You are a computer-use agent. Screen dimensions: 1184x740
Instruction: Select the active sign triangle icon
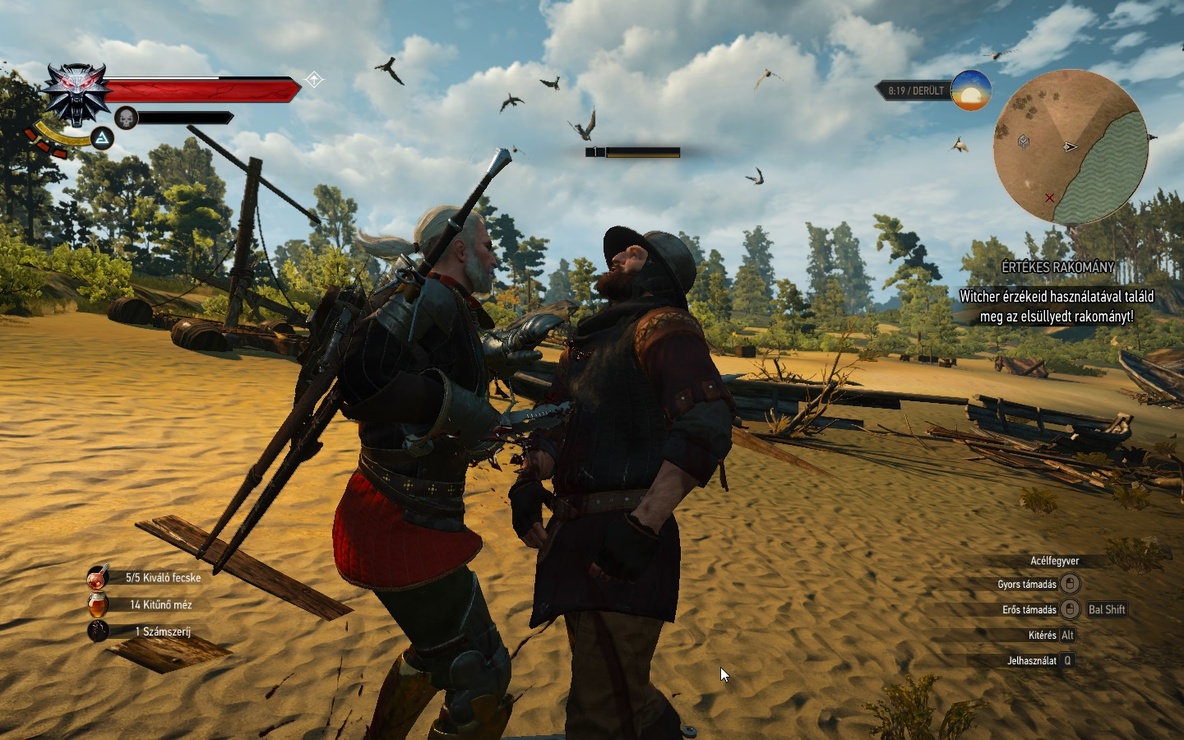(x=102, y=138)
